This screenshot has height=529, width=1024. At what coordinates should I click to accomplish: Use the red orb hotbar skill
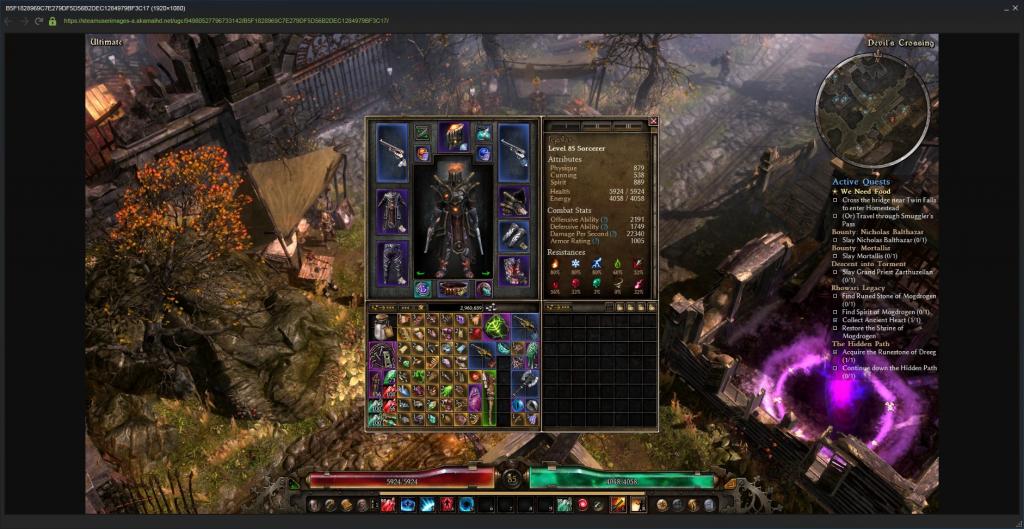(x=582, y=504)
